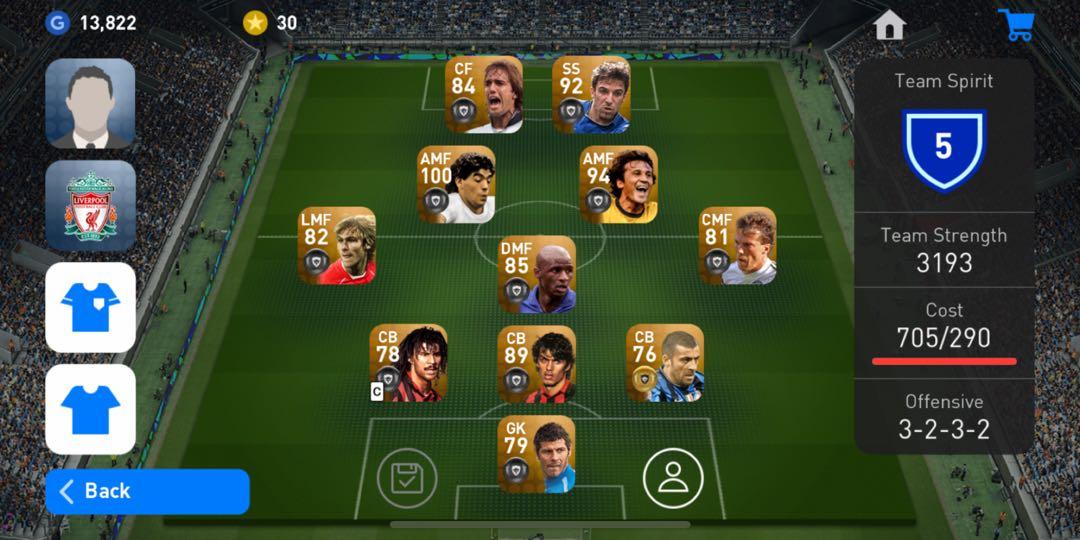Pick the AMF 100 player card
The height and width of the screenshot is (540, 1080).
456,185
